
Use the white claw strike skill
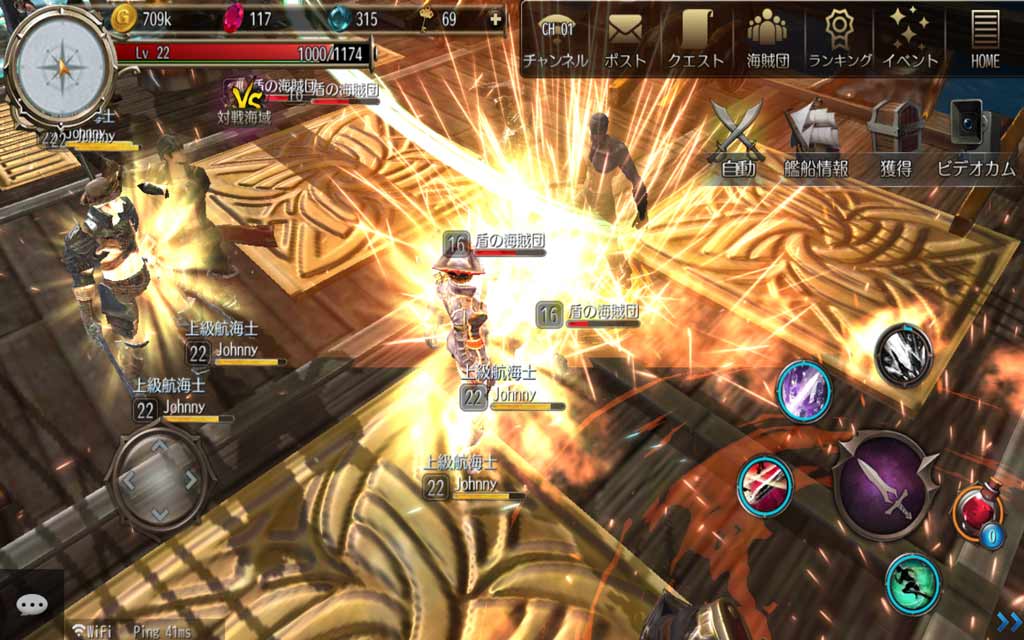point(904,353)
